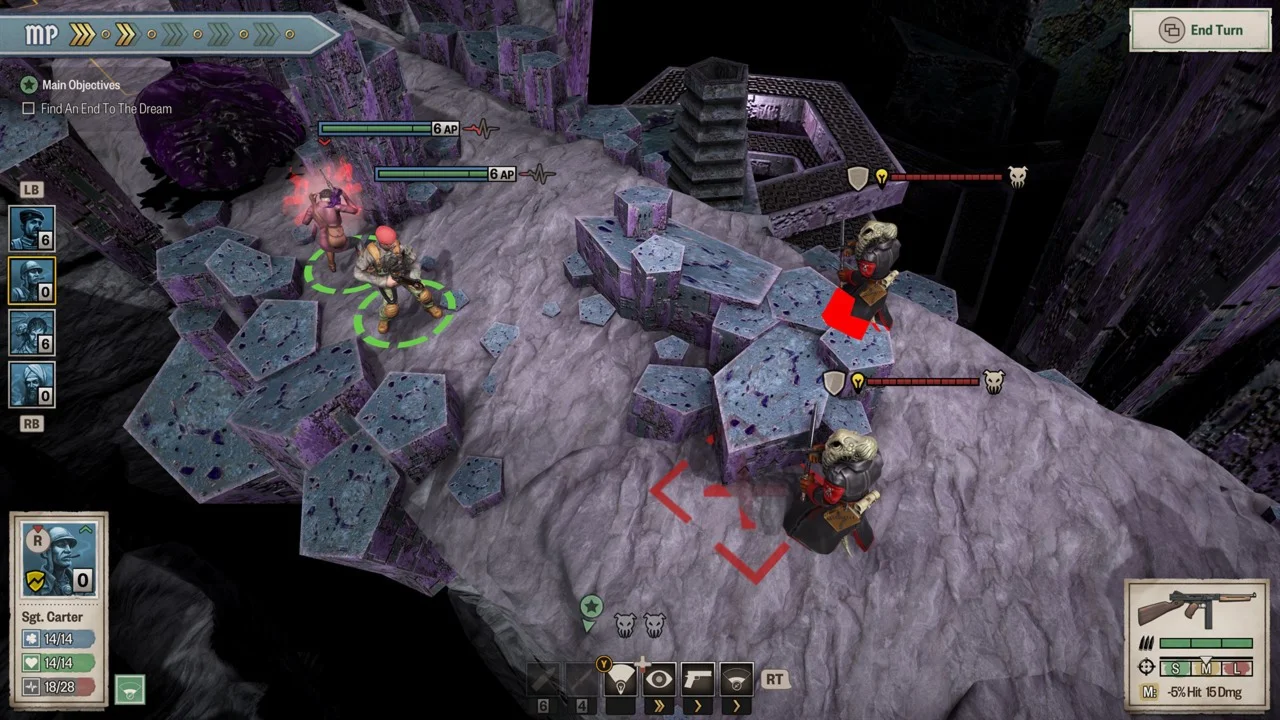The image size is (1280, 720).
Task: Select the Thompson submachine gun weapon panel
Action: coord(1197,610)
